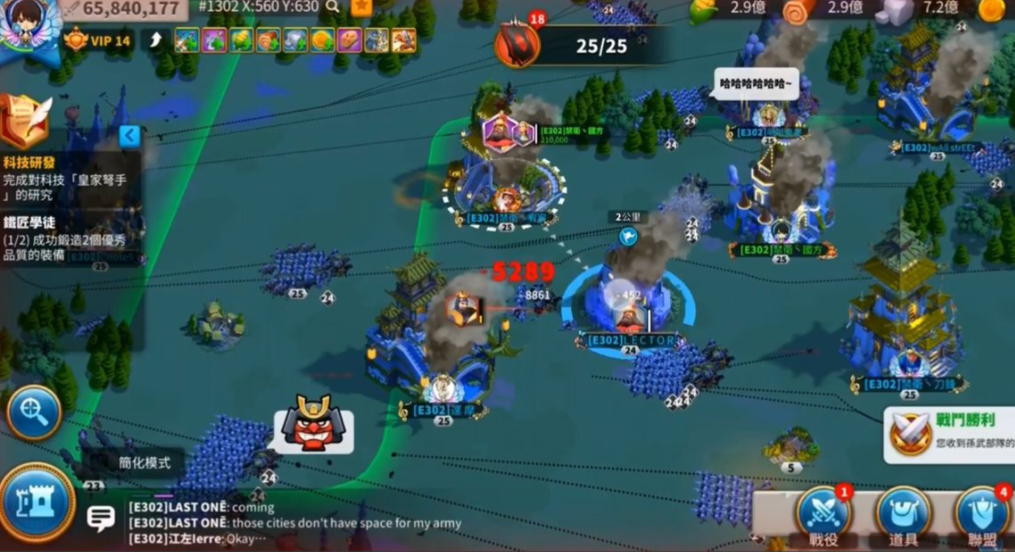Open the 戰役 campaign menu
1015x552 pixels.
[x=823, y=517]
